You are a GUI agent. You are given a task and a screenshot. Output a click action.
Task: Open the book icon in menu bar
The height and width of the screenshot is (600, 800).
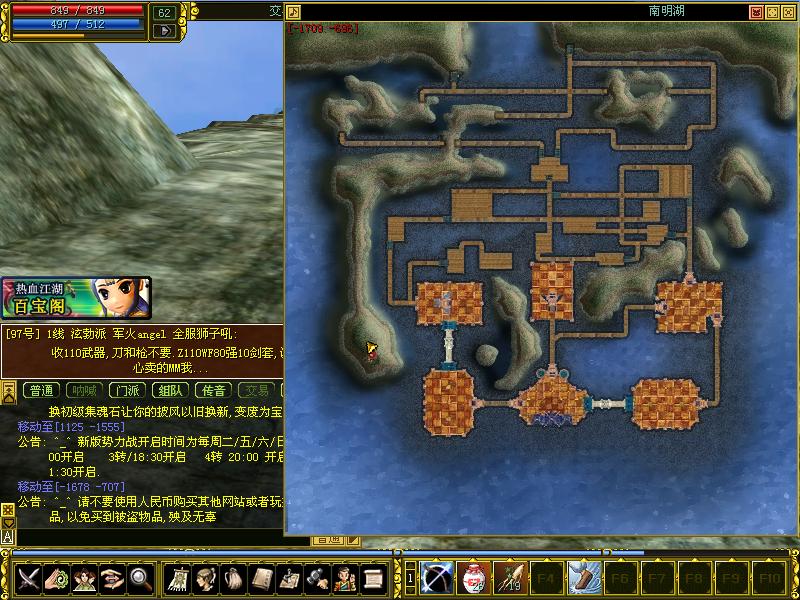(x=262, y=578)
